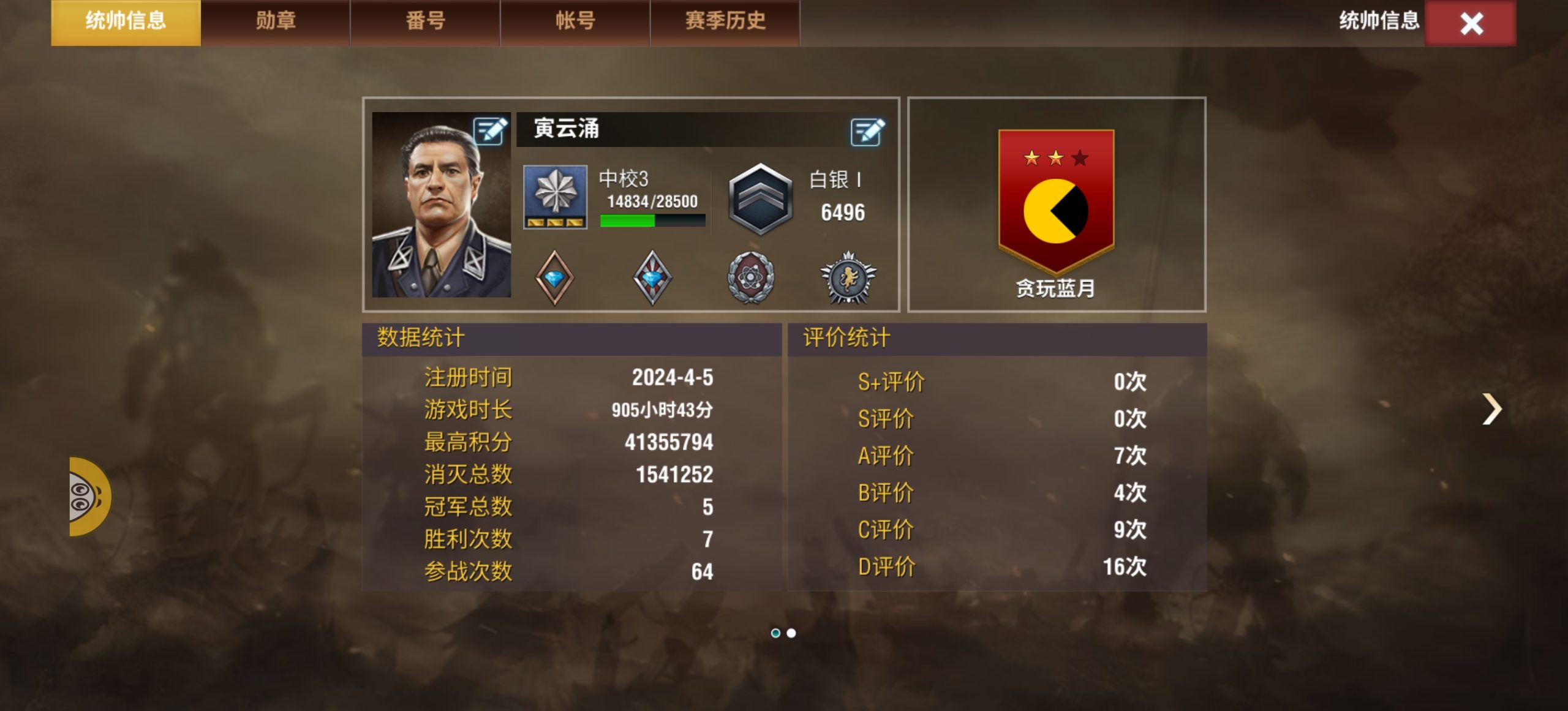1568x711 pixels.
Task: Switch to the 勋章 tab
Action: tap(275, 21)
